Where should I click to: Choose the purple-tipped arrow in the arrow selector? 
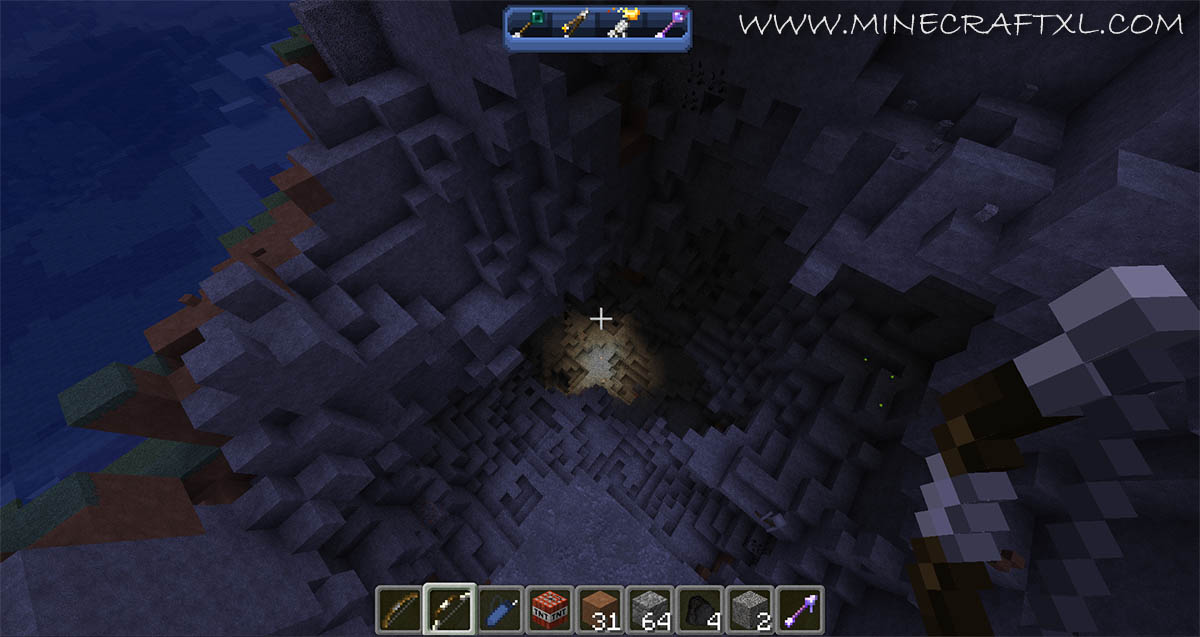(x=666, y=24)
